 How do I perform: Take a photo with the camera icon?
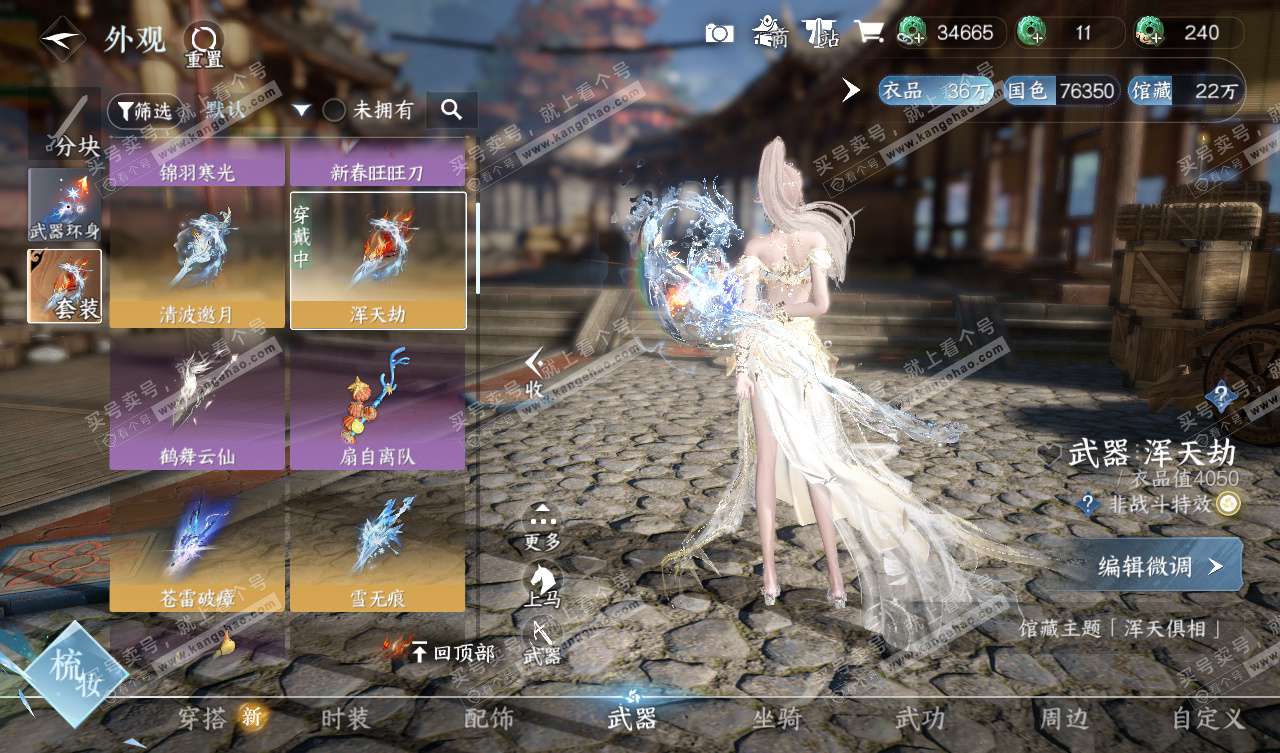click(x=719, y=33)
